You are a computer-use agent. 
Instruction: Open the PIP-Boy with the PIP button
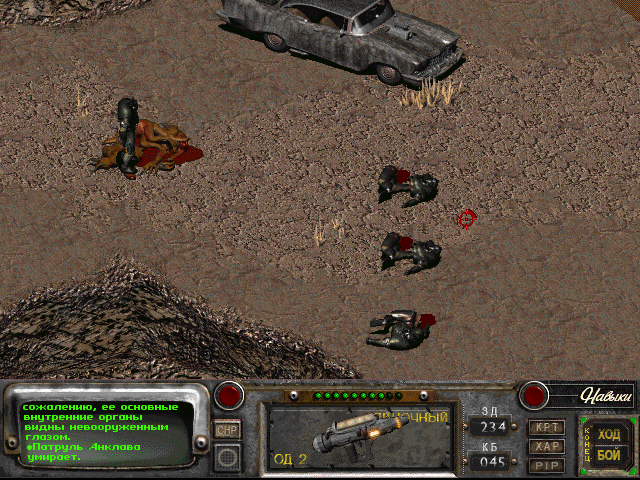point(546,464)
